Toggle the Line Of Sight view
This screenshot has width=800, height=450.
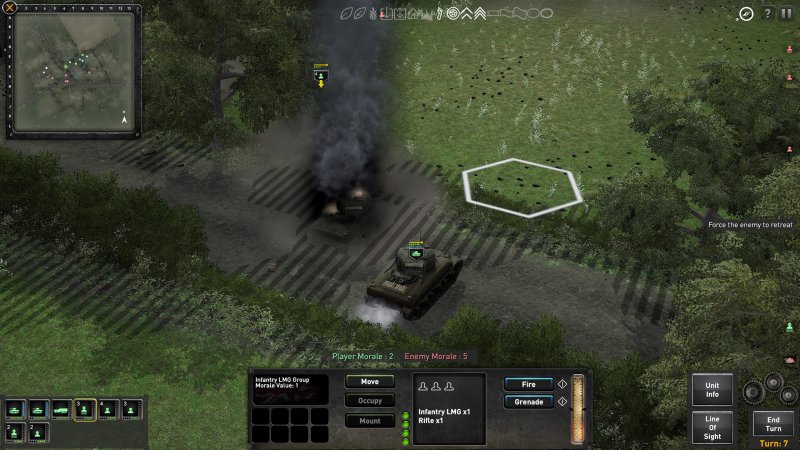(x=712, y=427)
